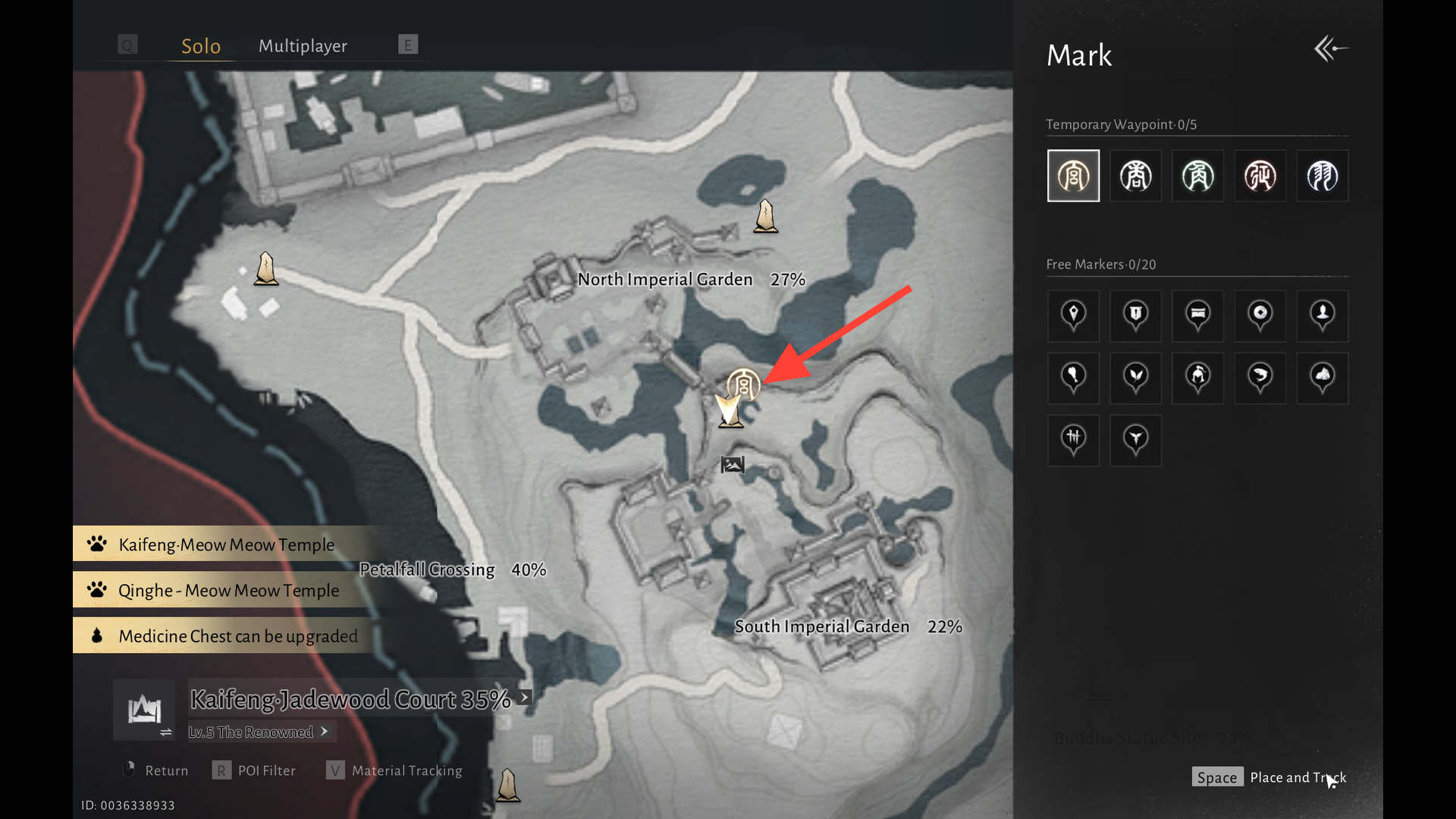Select the blue temporary waypoint seal
The height and width of the screenshot is (819, 1456).
pos(1322,176)
